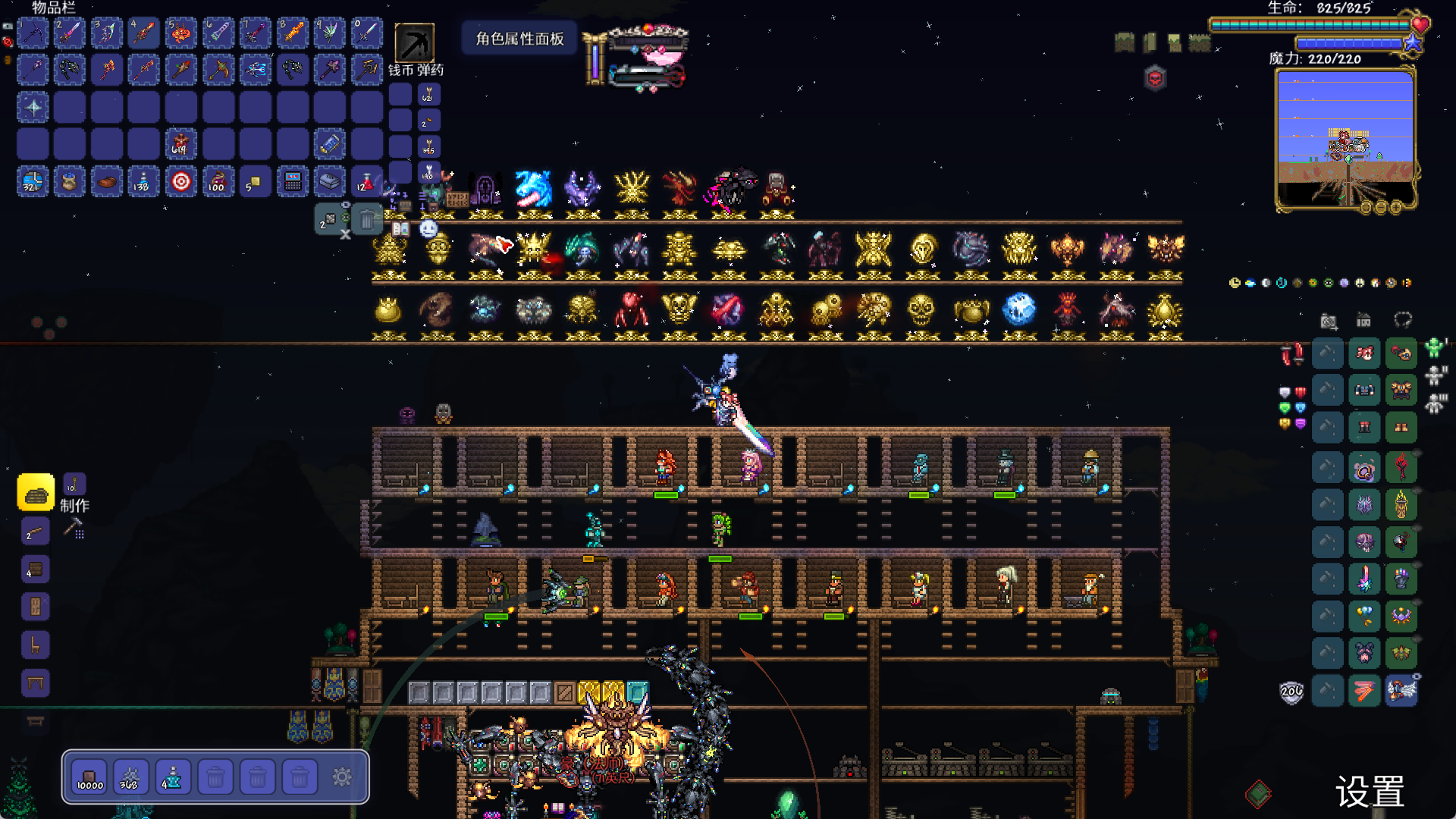Screen dimensions: 1456x819
Task: Select the wooden chair crafting recipe
Action: tap(36, 645)
